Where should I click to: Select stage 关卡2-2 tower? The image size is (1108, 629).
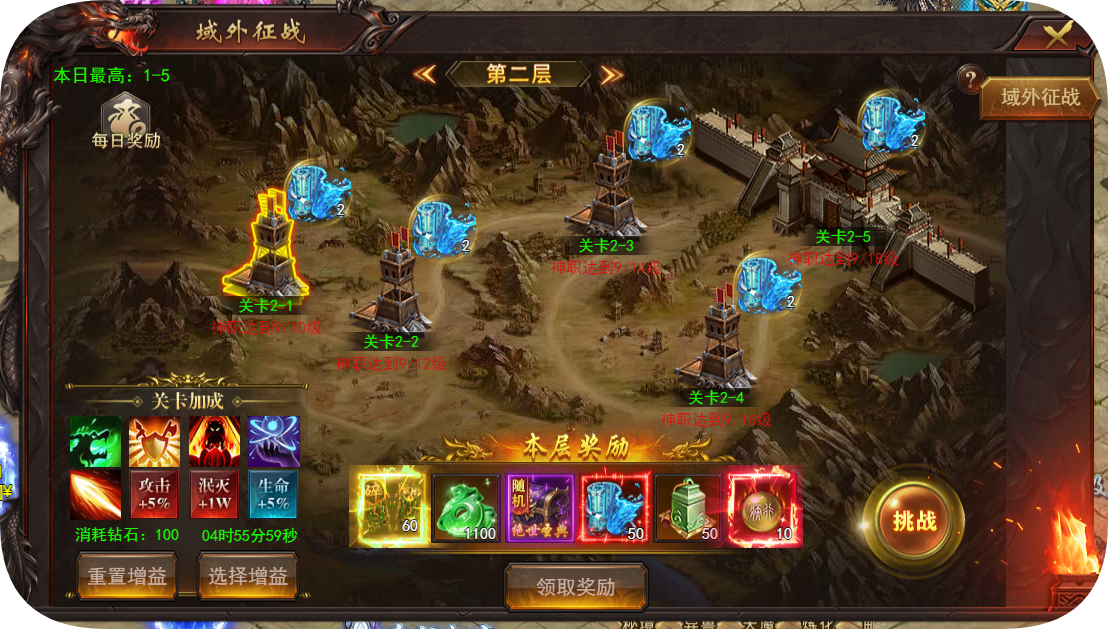pyautogui.click(x=400, y=290)
